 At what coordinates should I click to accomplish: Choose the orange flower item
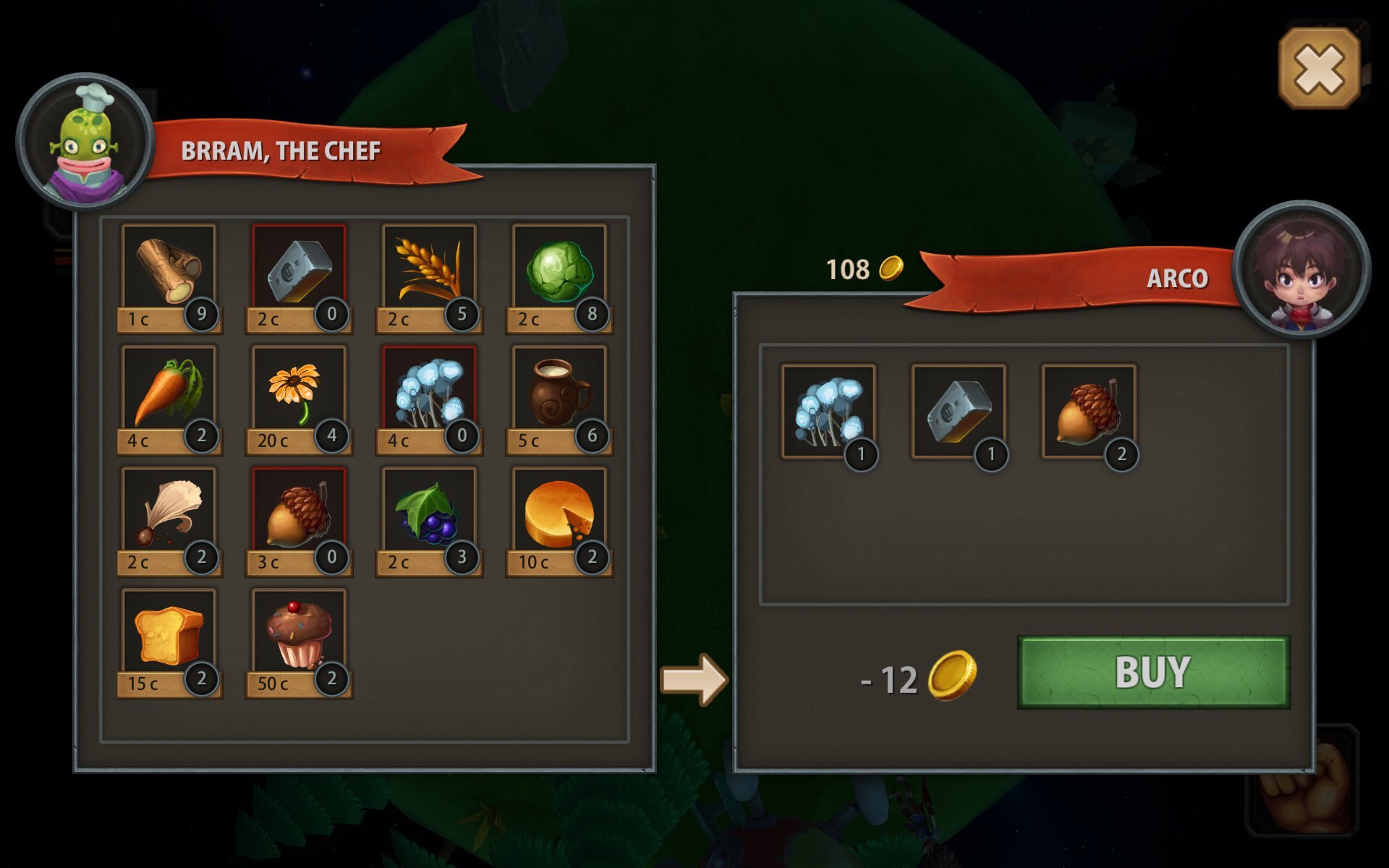(299, 391)
